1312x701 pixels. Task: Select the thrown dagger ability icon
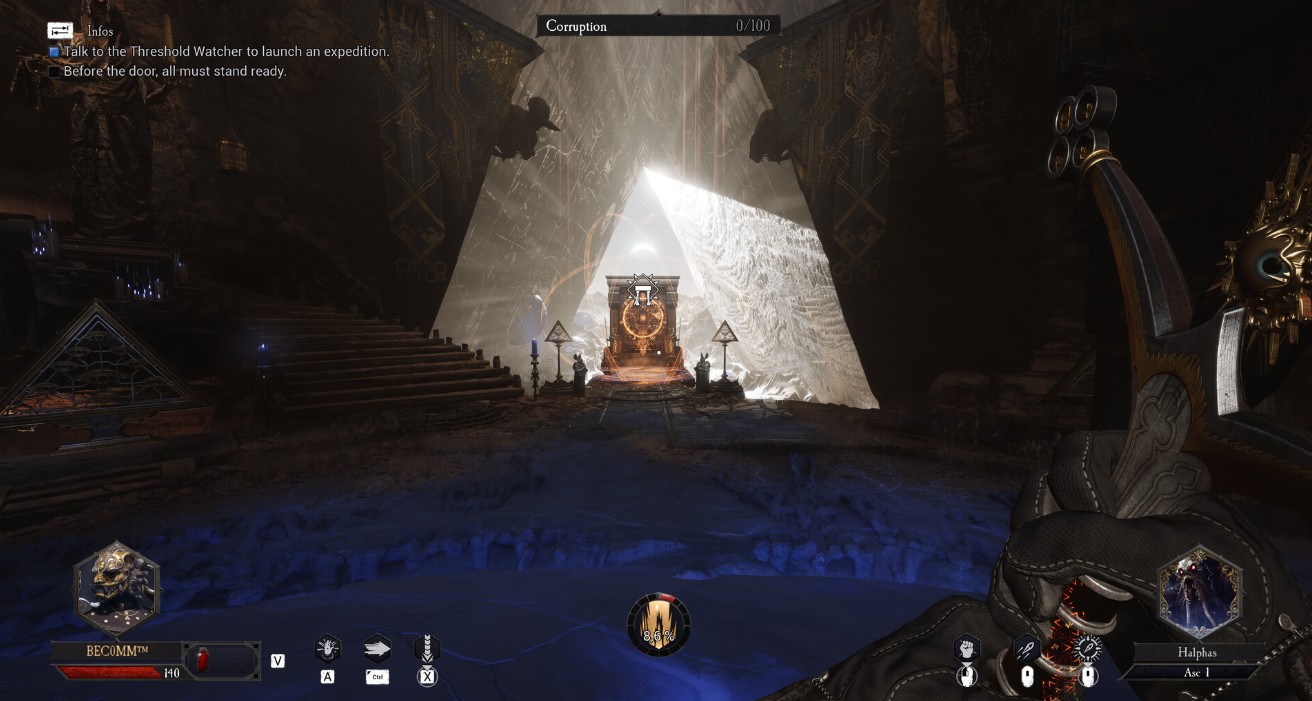pyautogui.click(x=1027, y=649)
